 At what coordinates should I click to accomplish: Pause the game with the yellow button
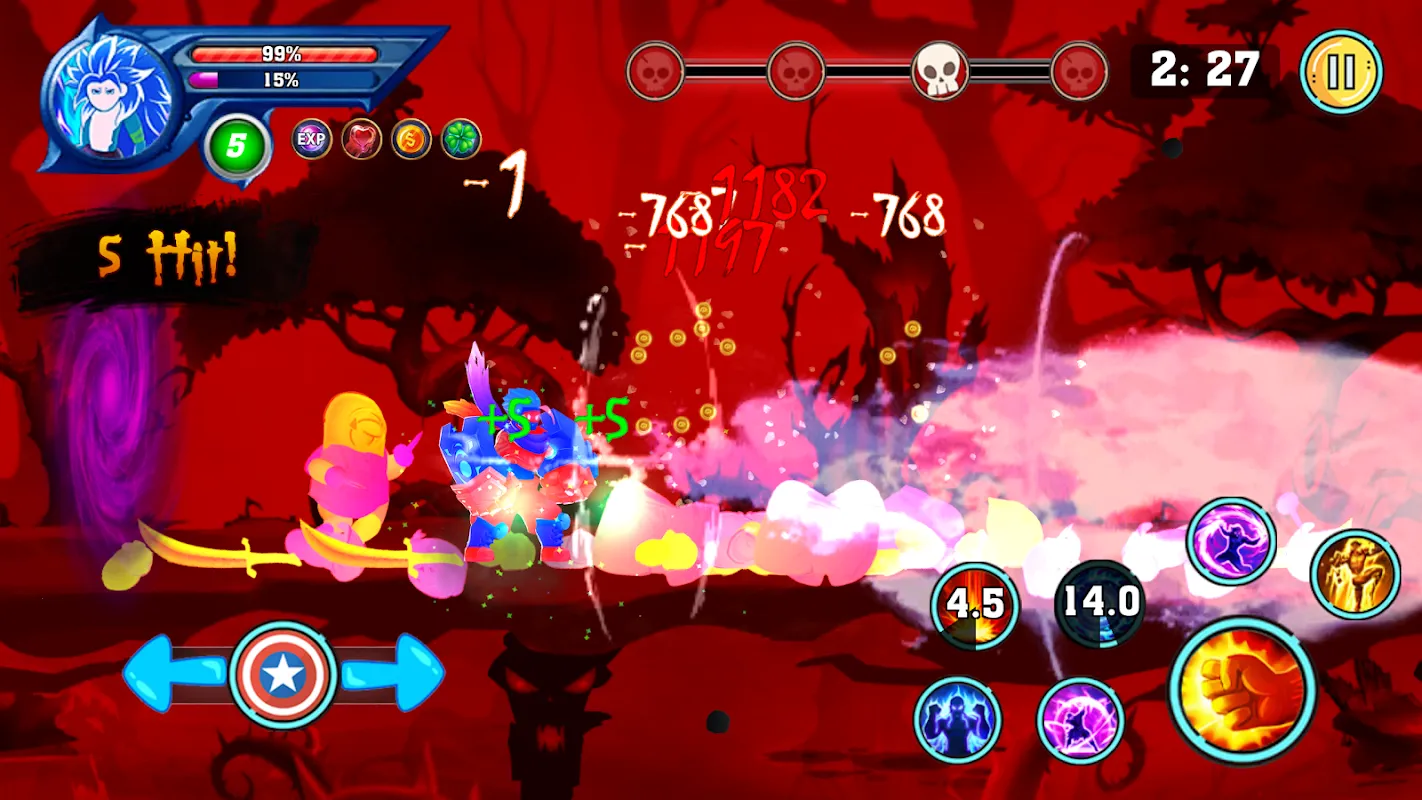pyautogui.click(x=1341, y=72)
